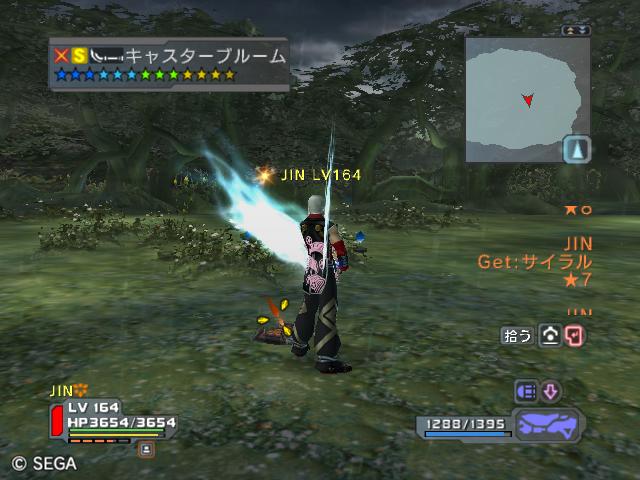Image resolution: width=640 pixels, height=480 pixels.
Task: Click the purple equipped weapon icon
Action: click(545, 425)
